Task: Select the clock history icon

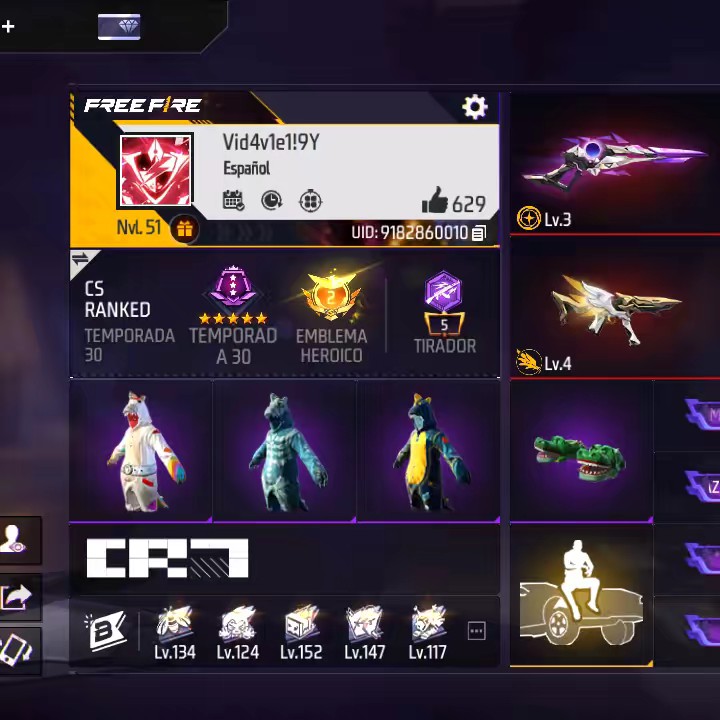Action: tap(272, 201)
